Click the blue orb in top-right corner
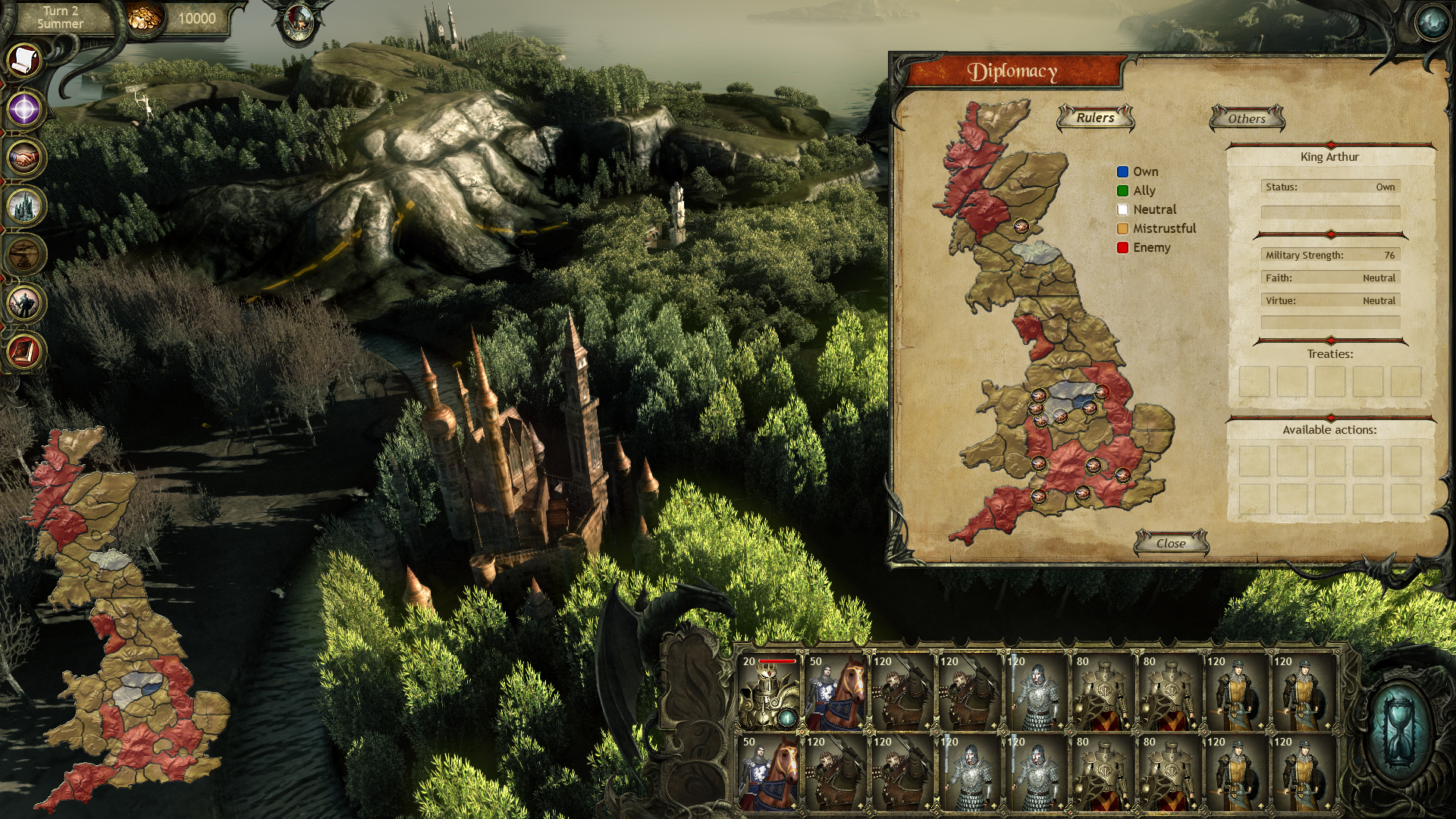 coord(1432,23)
